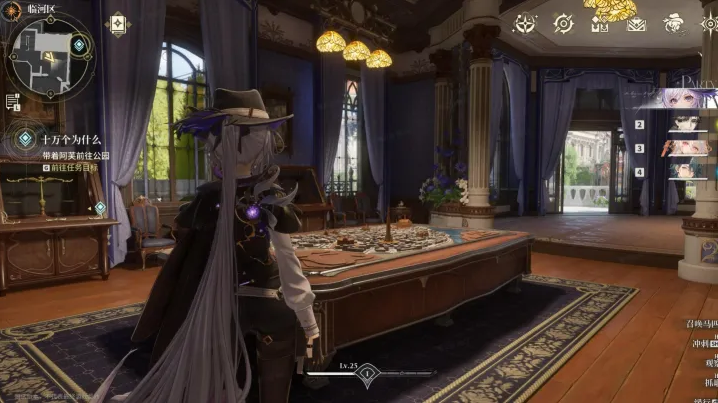Open the four-pointed star menu icon
Image resolution: width=718 pixels, height=403 pixels.
[x=525, y=23]
